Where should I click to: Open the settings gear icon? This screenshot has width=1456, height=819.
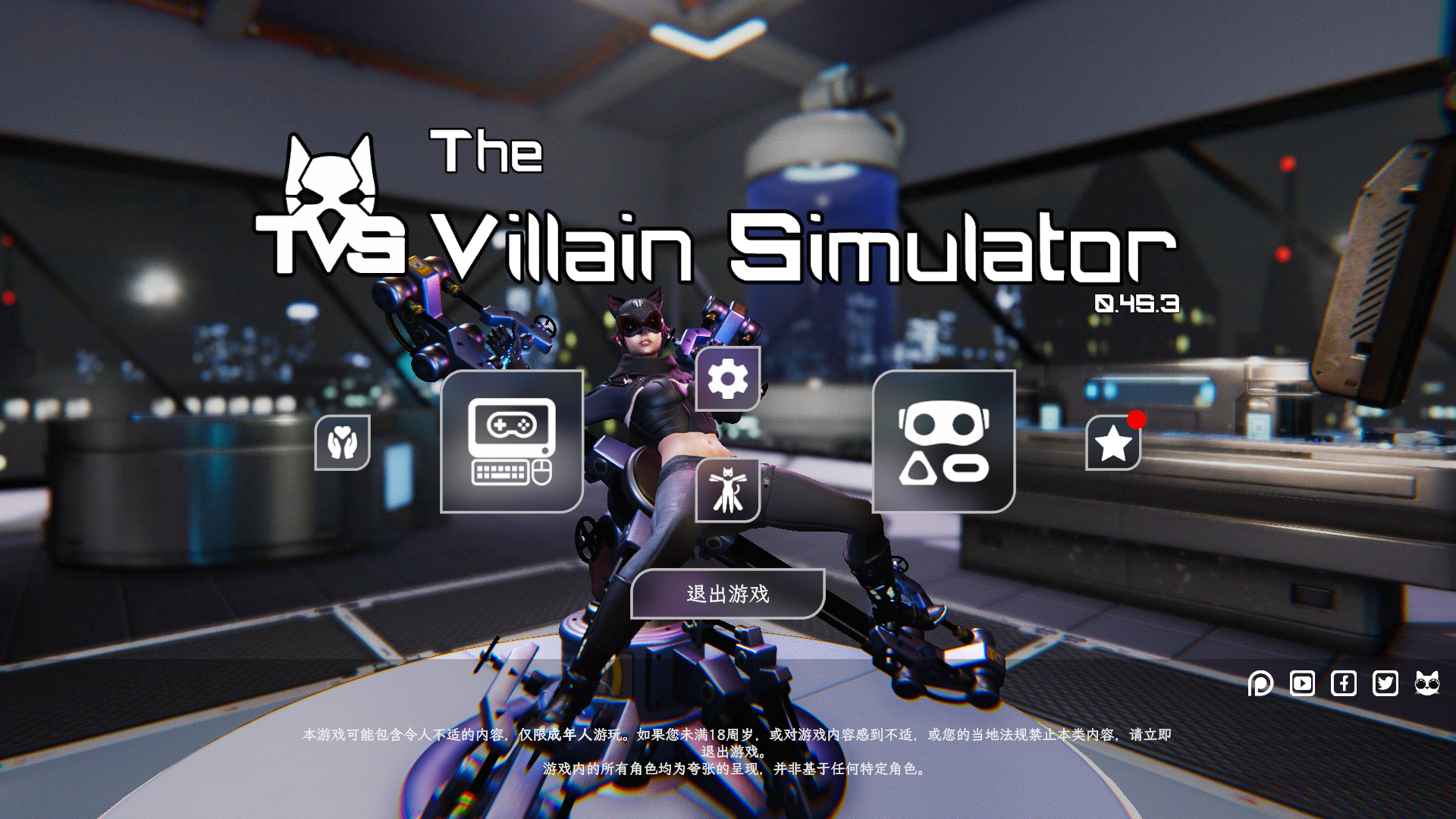pos(726,380)
